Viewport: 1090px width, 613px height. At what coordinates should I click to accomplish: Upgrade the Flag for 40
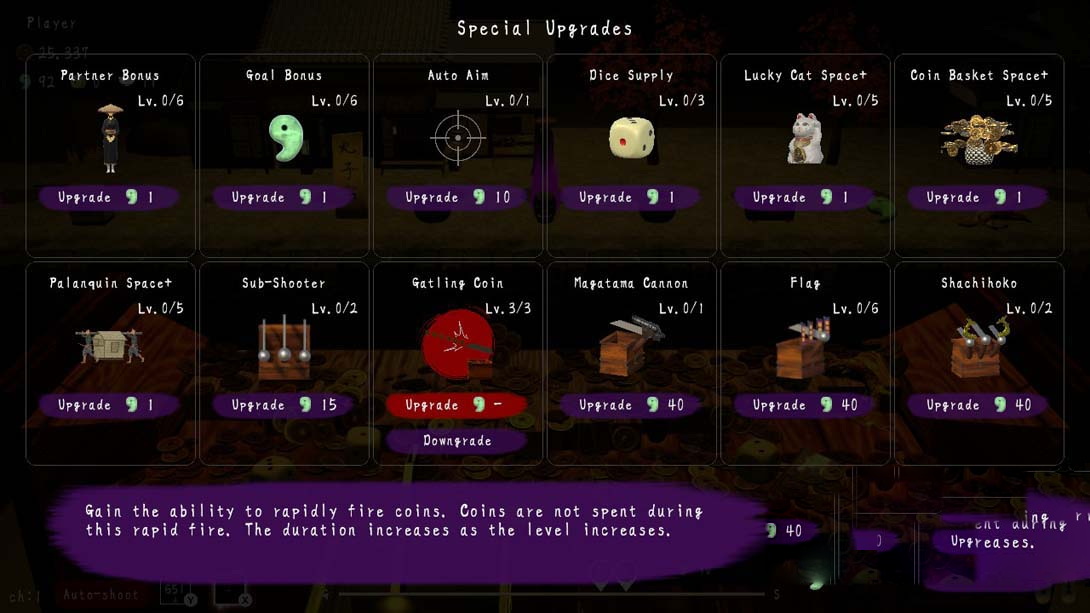(805, 405)
